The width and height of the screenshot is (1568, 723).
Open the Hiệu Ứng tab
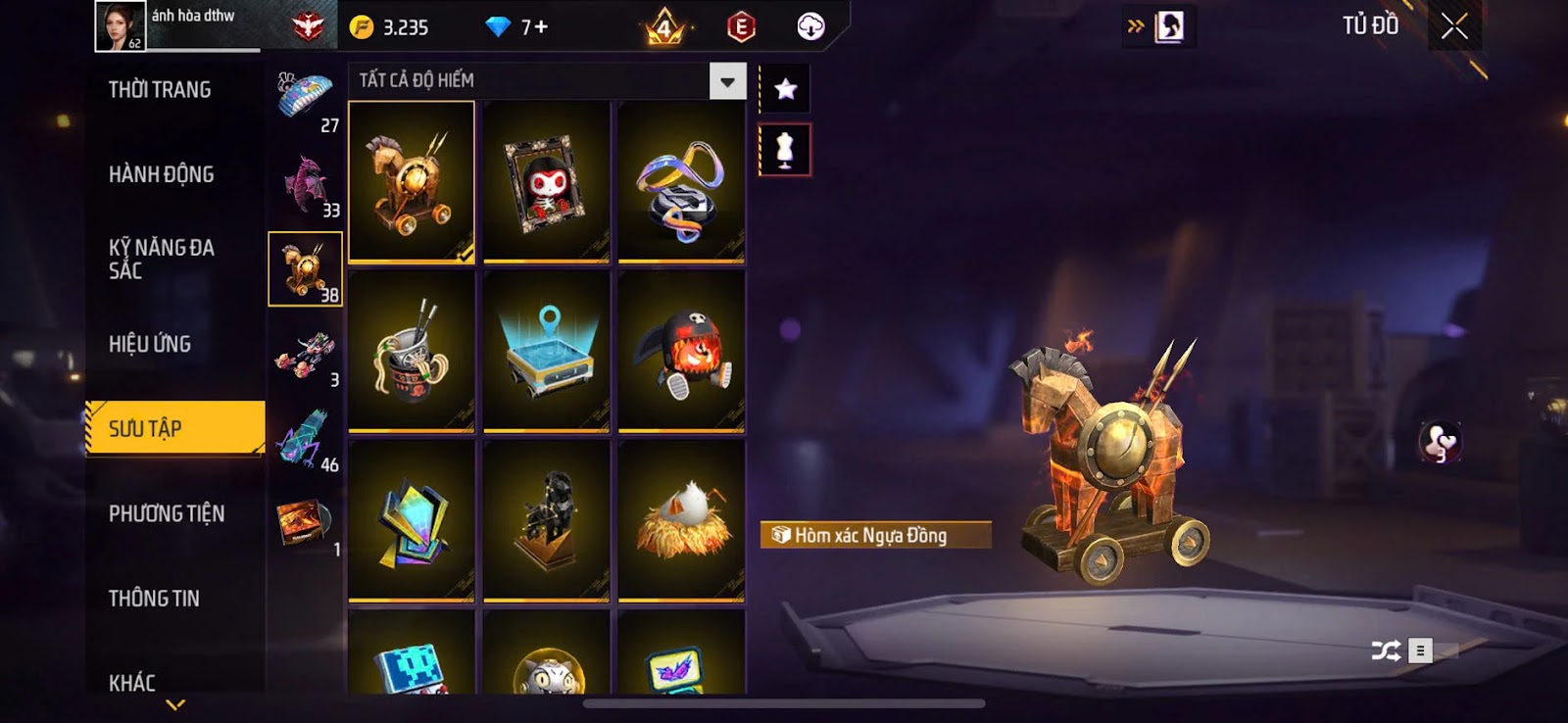point(150,344)
